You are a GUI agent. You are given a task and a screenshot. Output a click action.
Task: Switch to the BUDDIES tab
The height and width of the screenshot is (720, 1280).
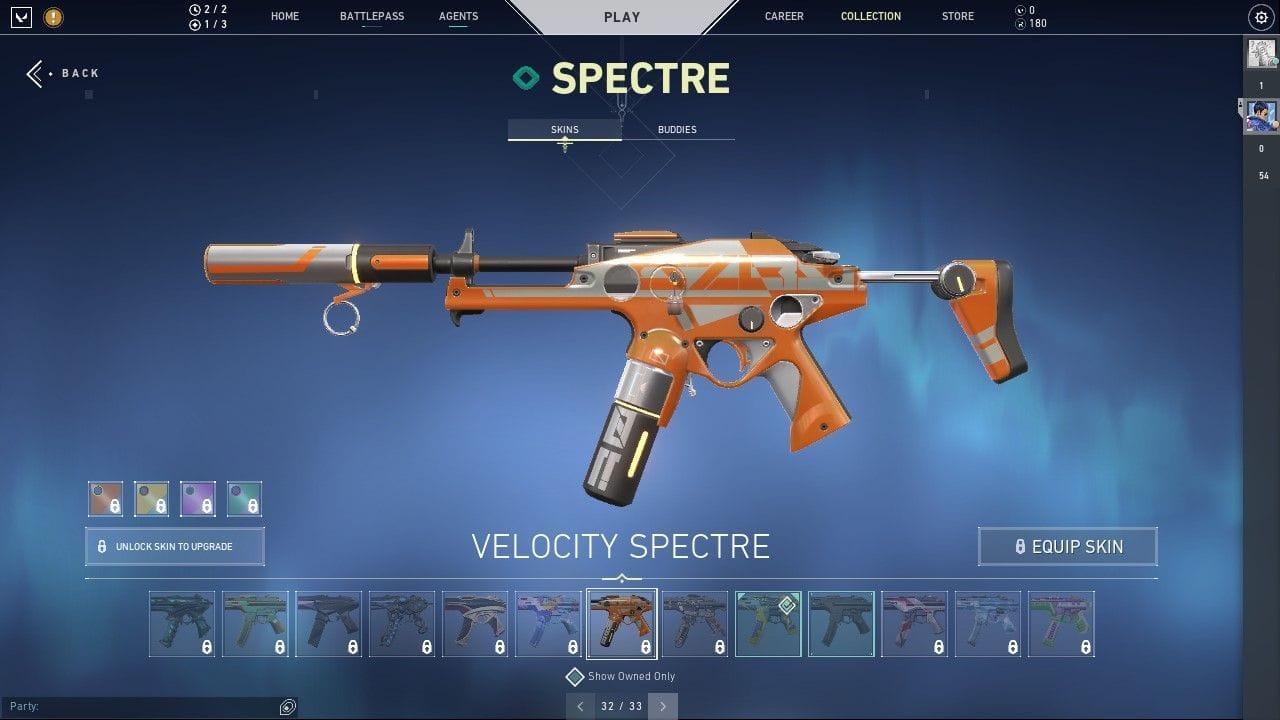677,129
